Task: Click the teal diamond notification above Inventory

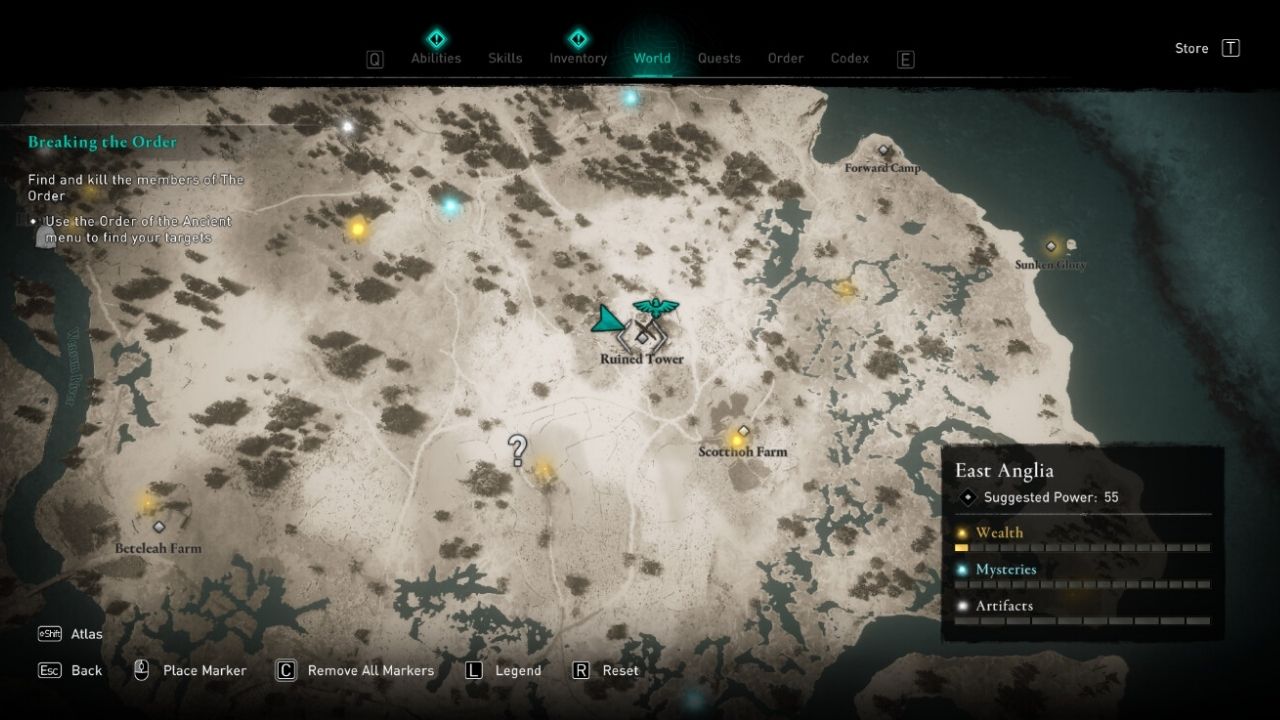Action: coord(578,39)
